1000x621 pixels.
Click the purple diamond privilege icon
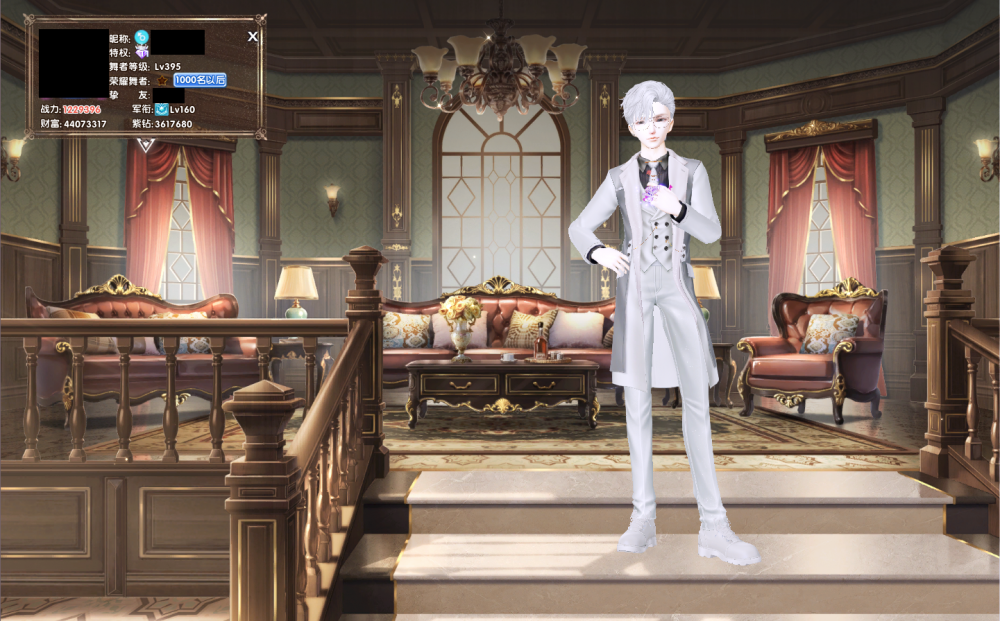142,51
